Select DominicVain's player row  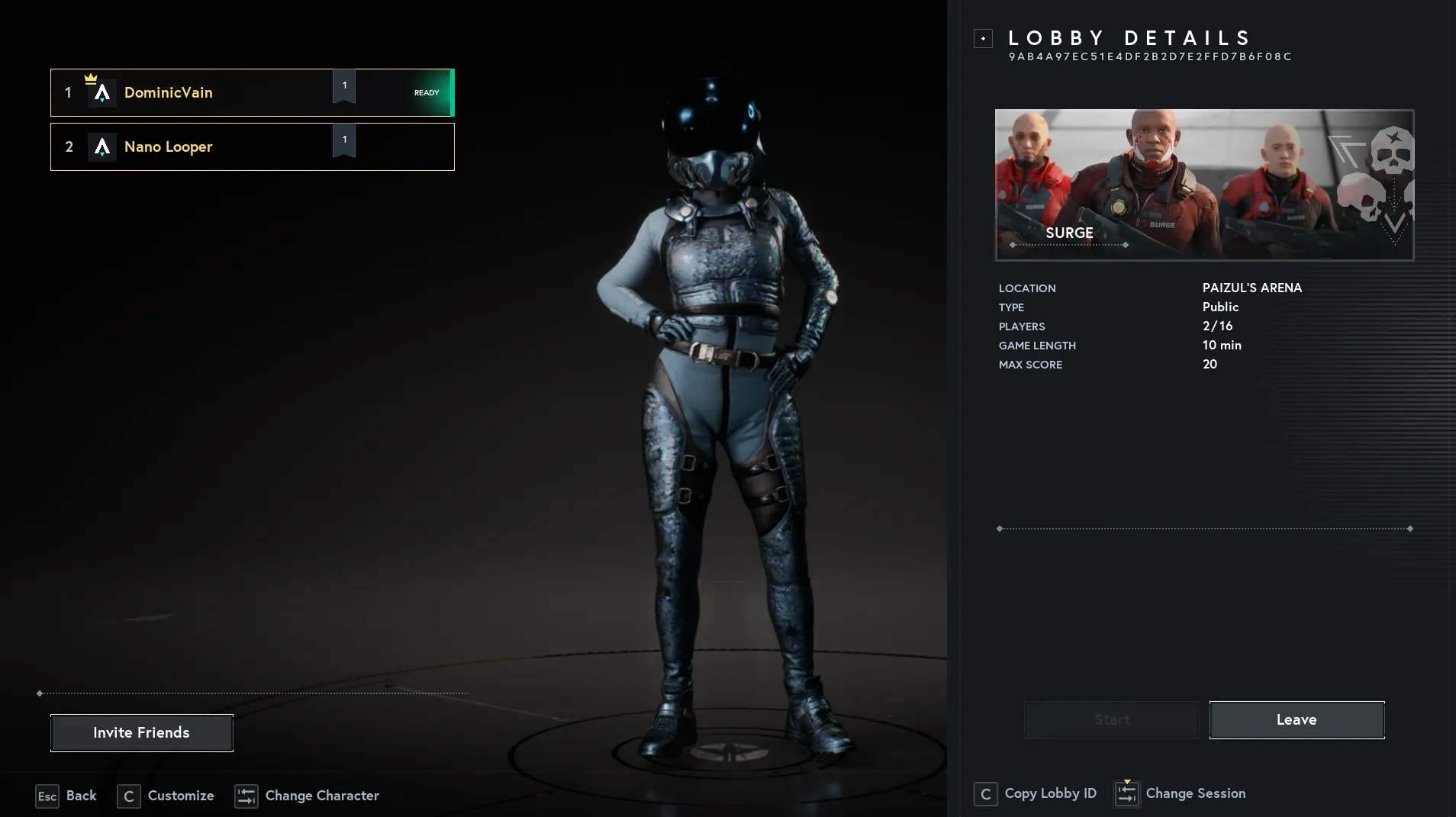coord(252,93)
